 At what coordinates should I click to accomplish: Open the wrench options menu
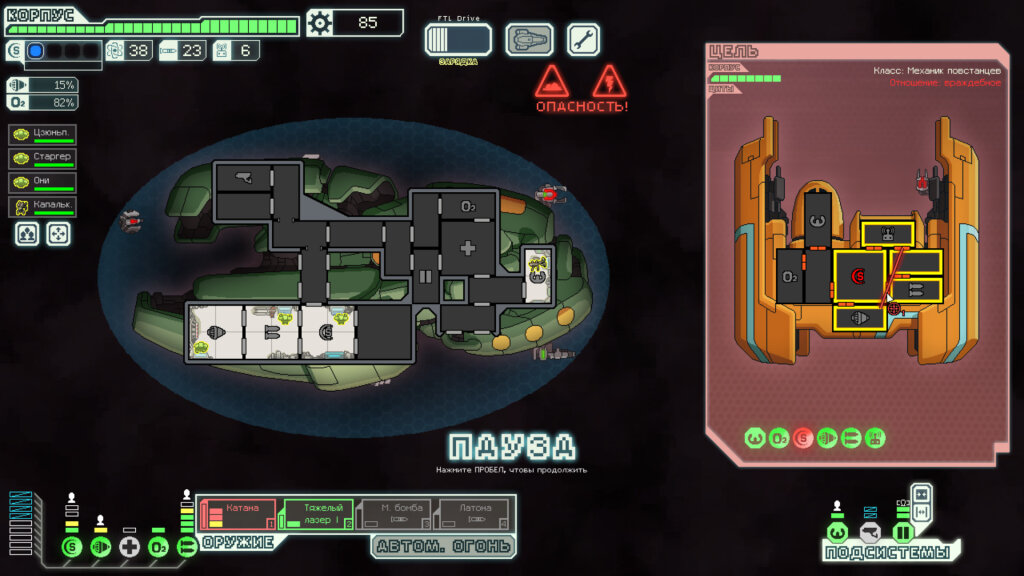[584, 40]
